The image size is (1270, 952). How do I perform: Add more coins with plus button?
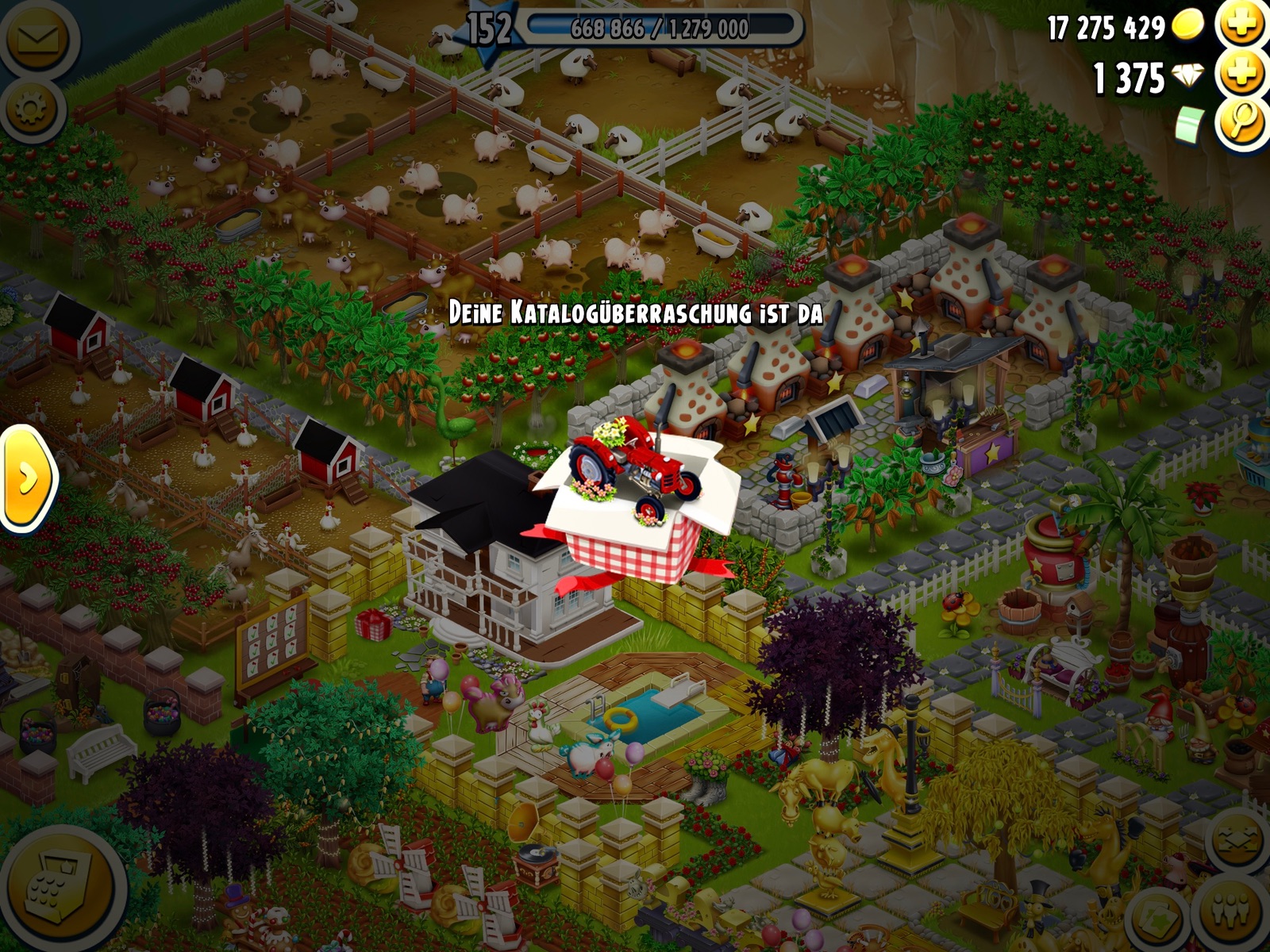(x=1243, y=24)
